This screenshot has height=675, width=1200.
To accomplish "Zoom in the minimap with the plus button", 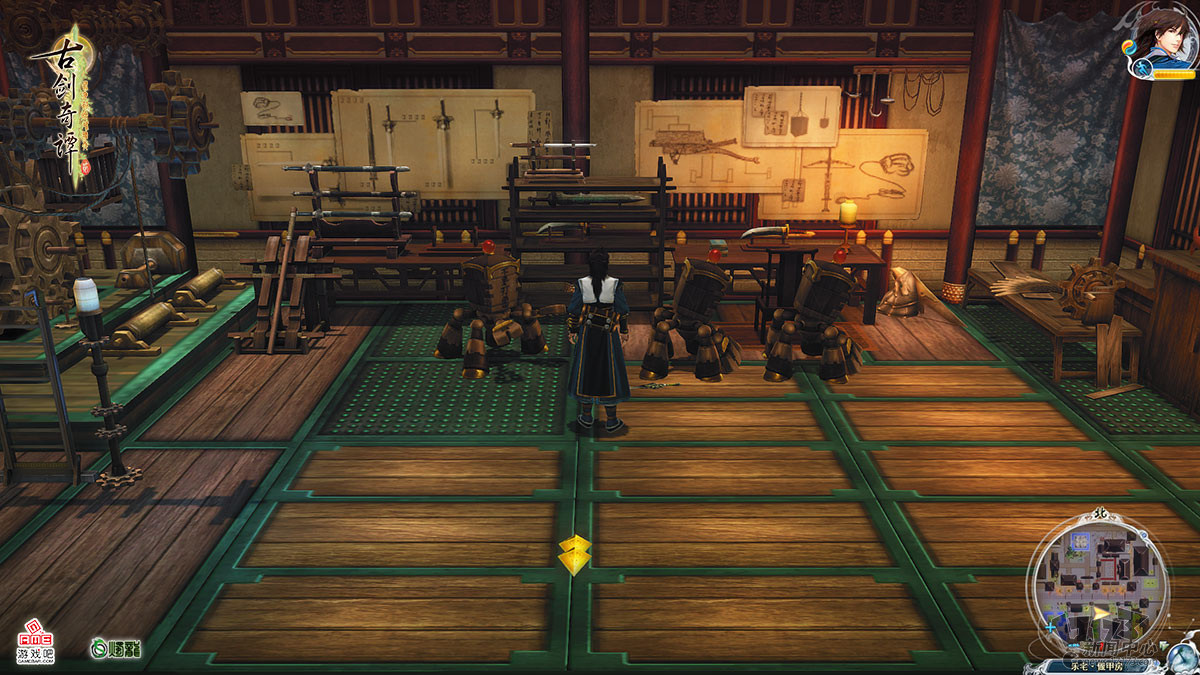I will [1050, 629].
